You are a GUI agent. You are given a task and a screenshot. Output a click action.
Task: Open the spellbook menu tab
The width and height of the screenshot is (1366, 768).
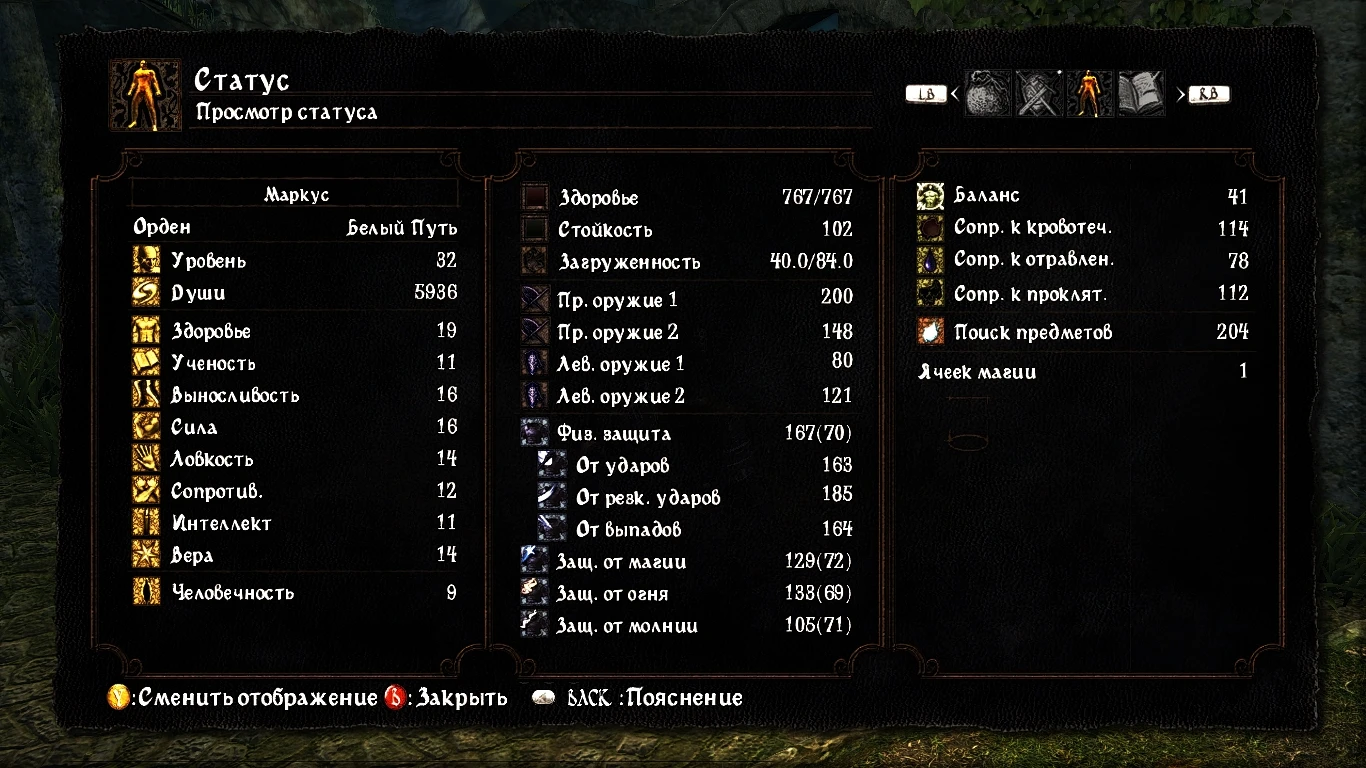pos(1139,93)
